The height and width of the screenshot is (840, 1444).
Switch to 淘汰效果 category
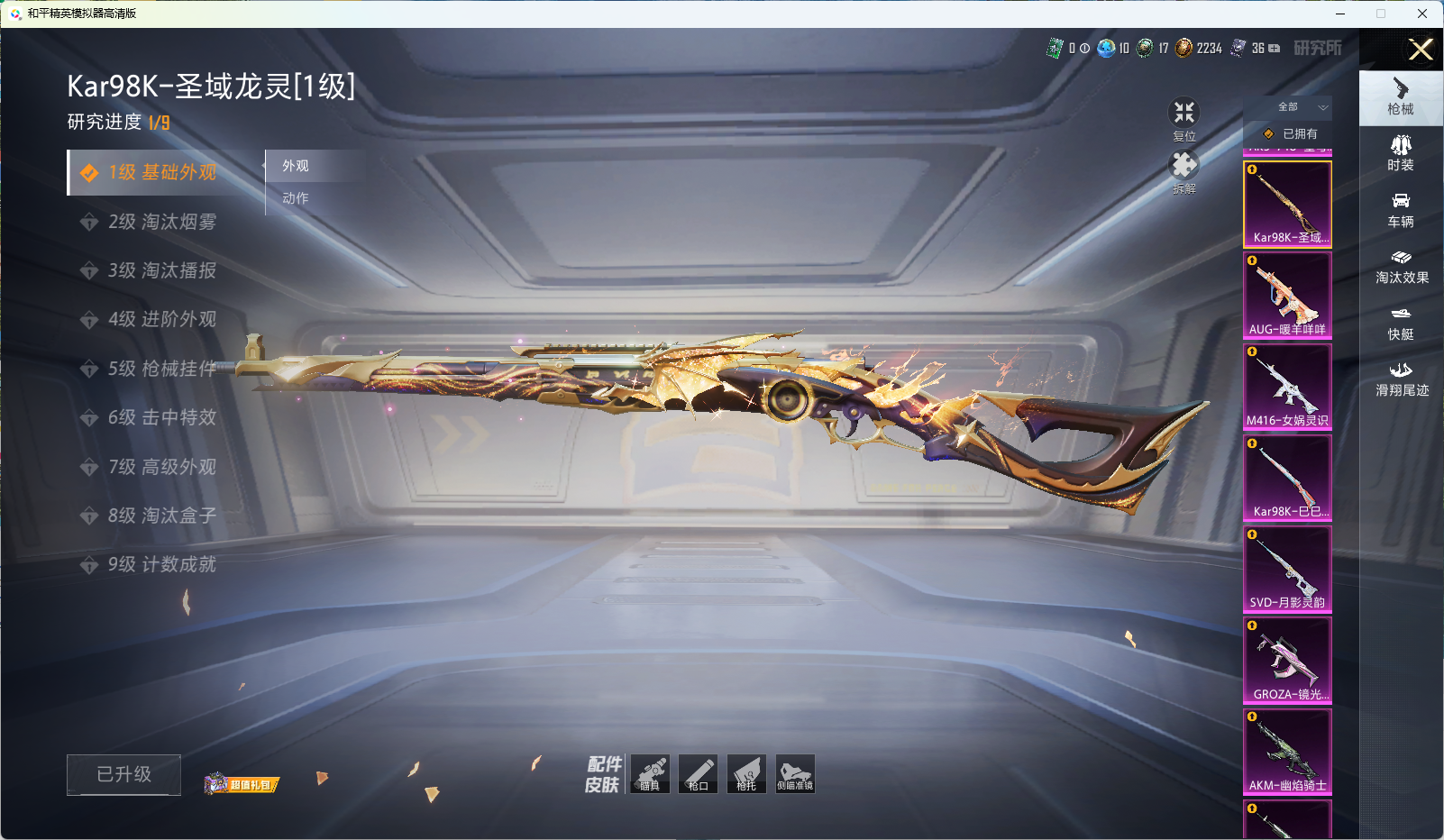click(x=1401, y=266)
